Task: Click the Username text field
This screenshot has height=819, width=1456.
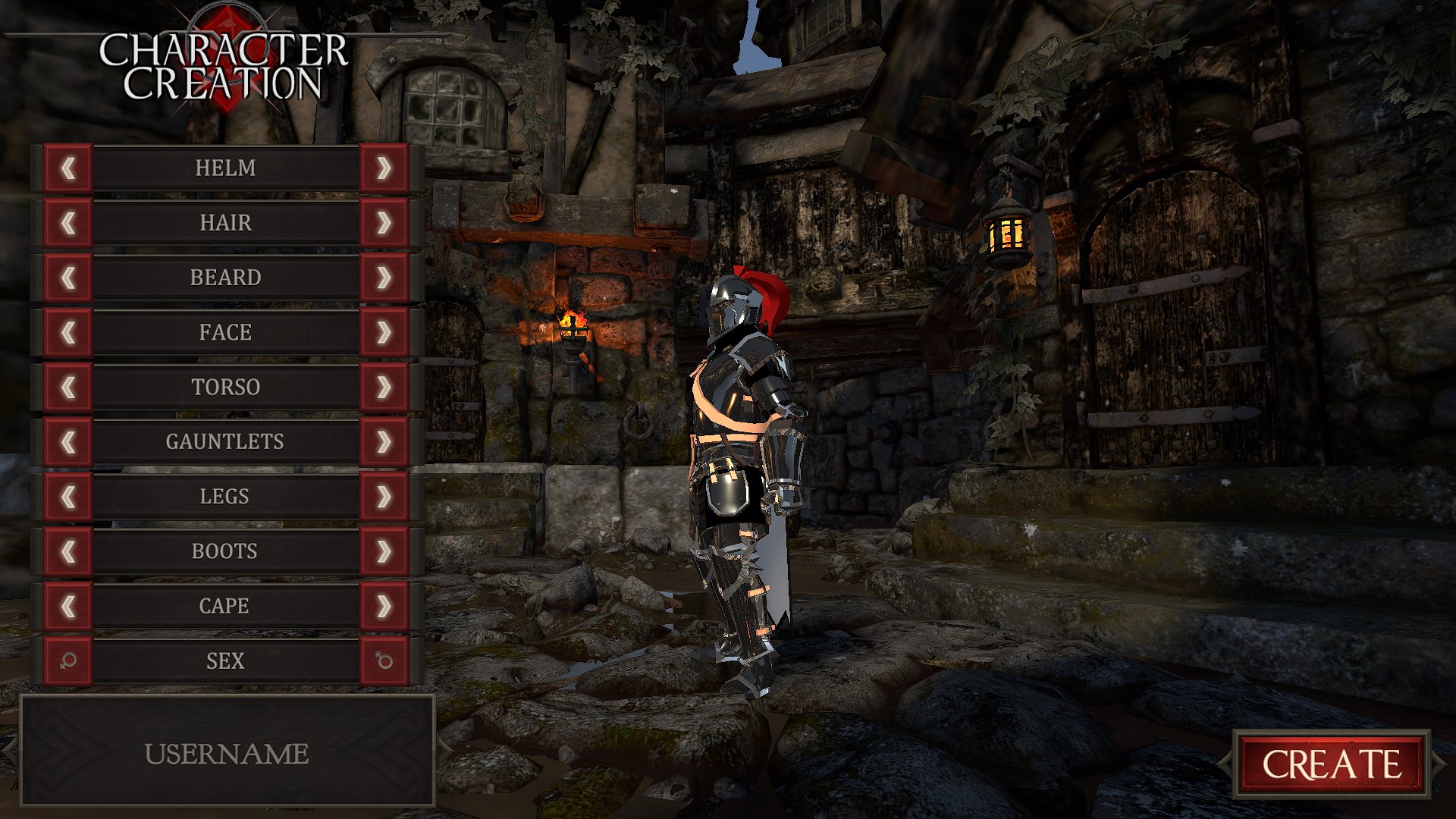Action: tap(227, 754)
